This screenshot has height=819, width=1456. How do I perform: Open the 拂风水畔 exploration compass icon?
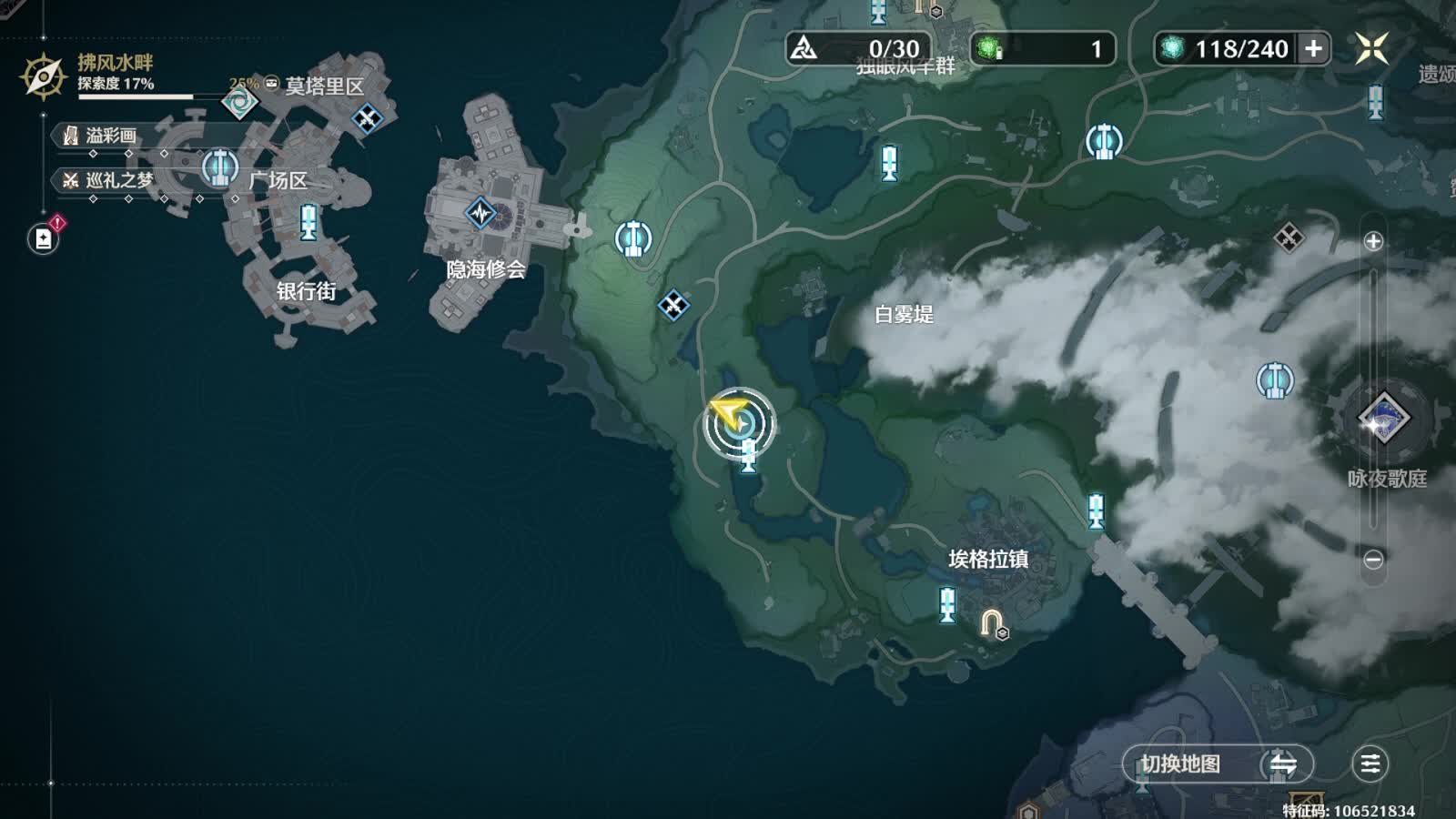tap(43, 76)
